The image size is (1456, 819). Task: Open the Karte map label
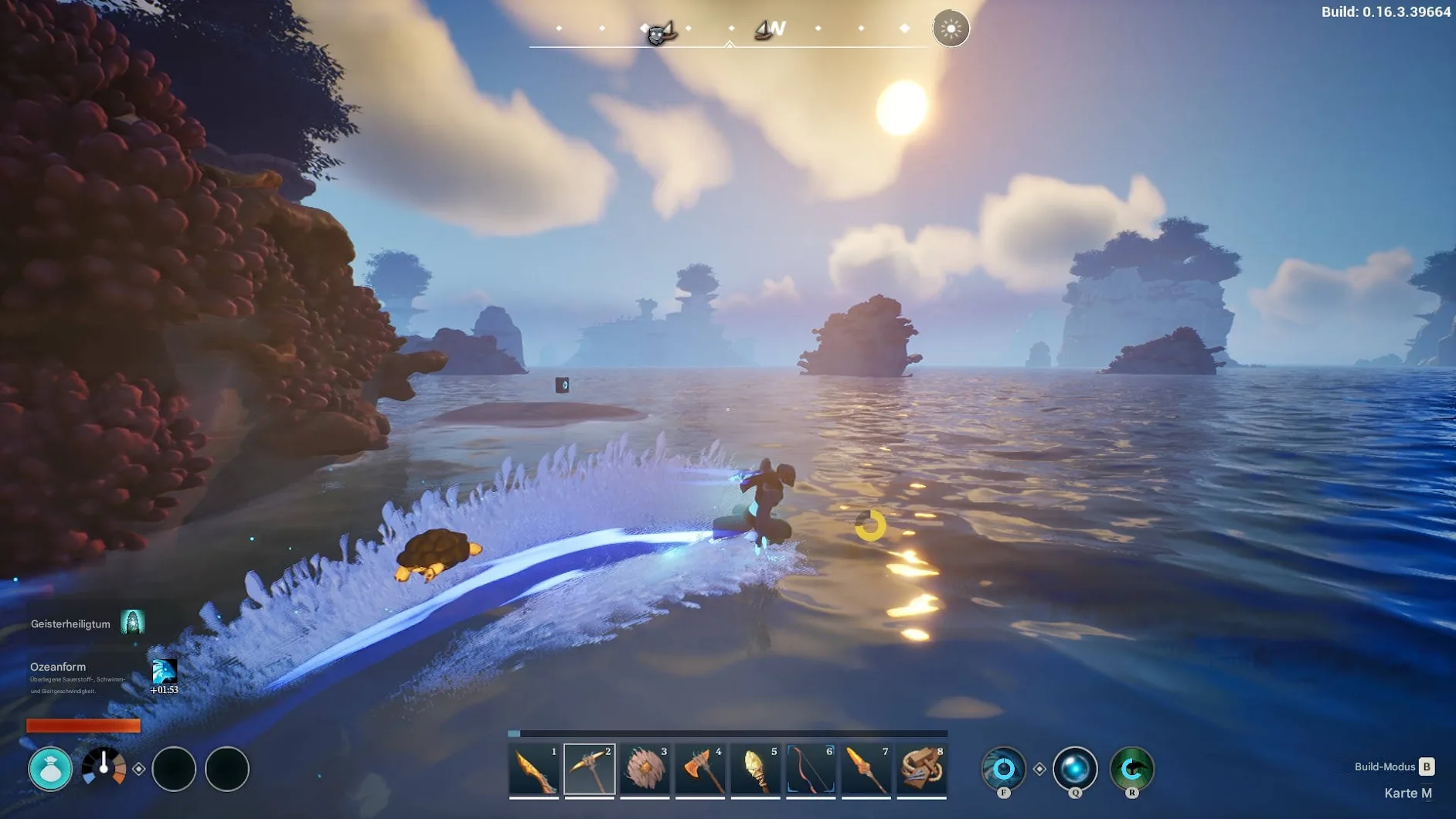tap(1407, 794)
